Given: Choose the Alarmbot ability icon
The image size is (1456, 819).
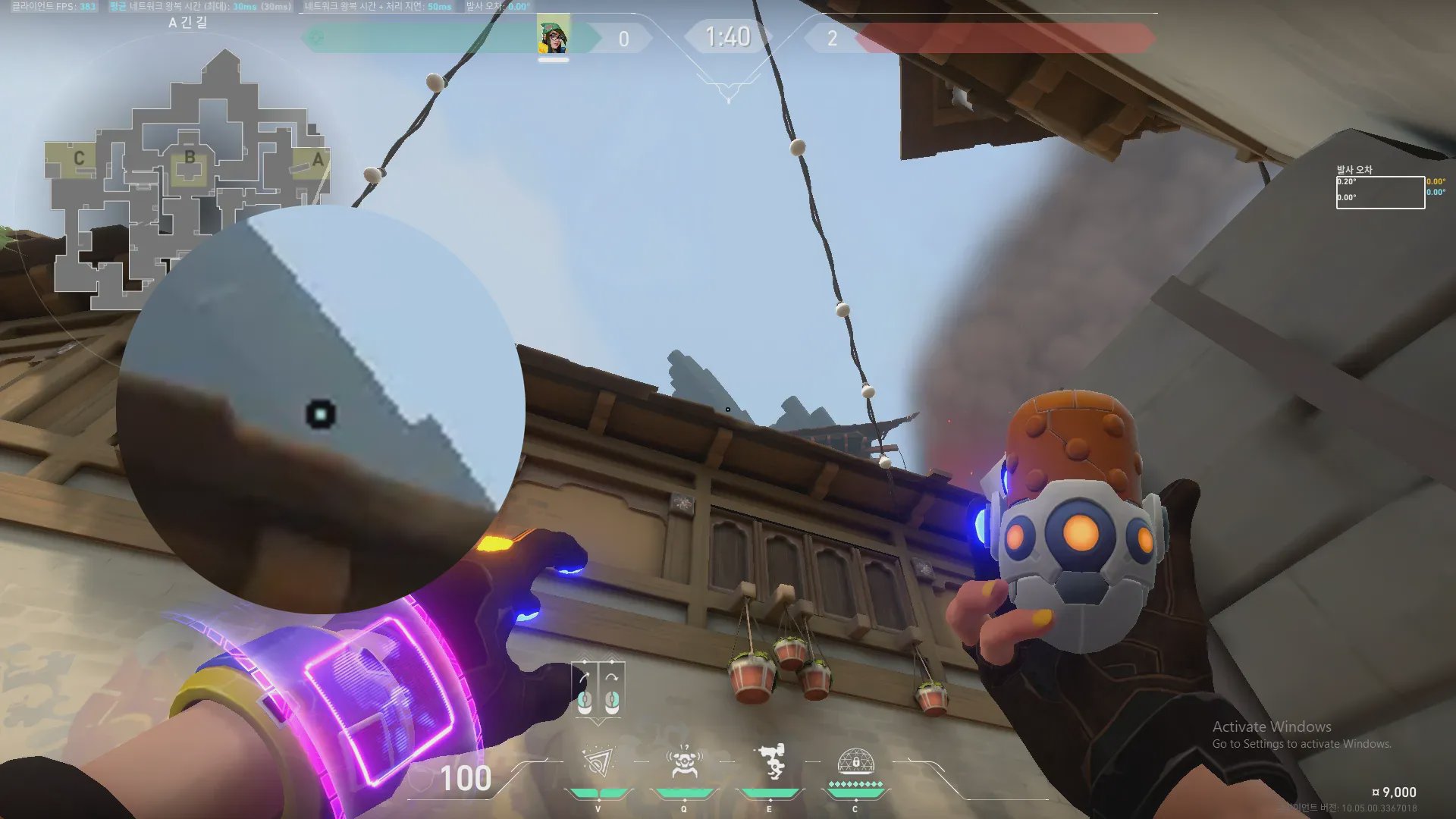Looking at the screenshot, I should [x=684, y=762].
